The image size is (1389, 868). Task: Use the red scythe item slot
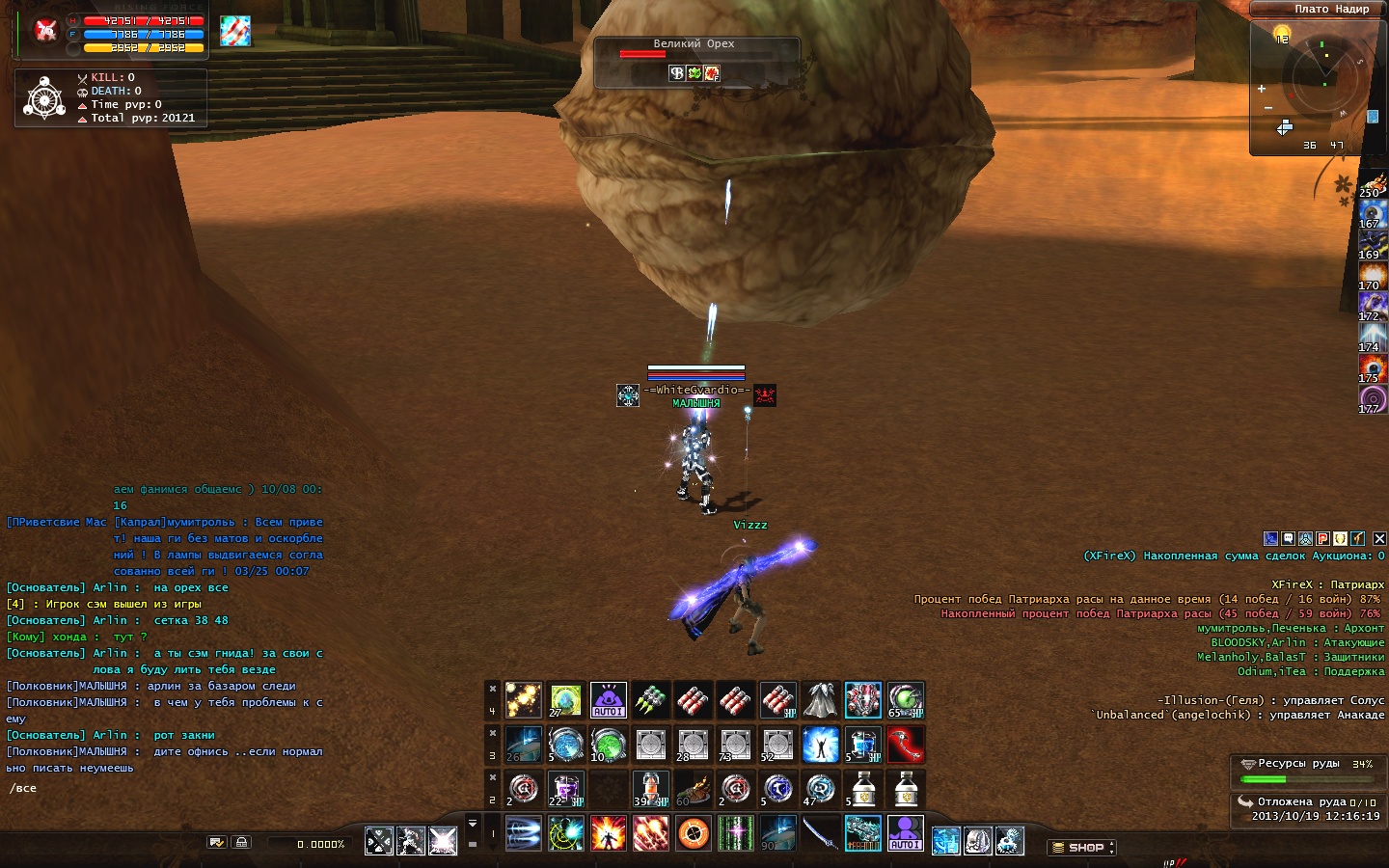(905, 745)
